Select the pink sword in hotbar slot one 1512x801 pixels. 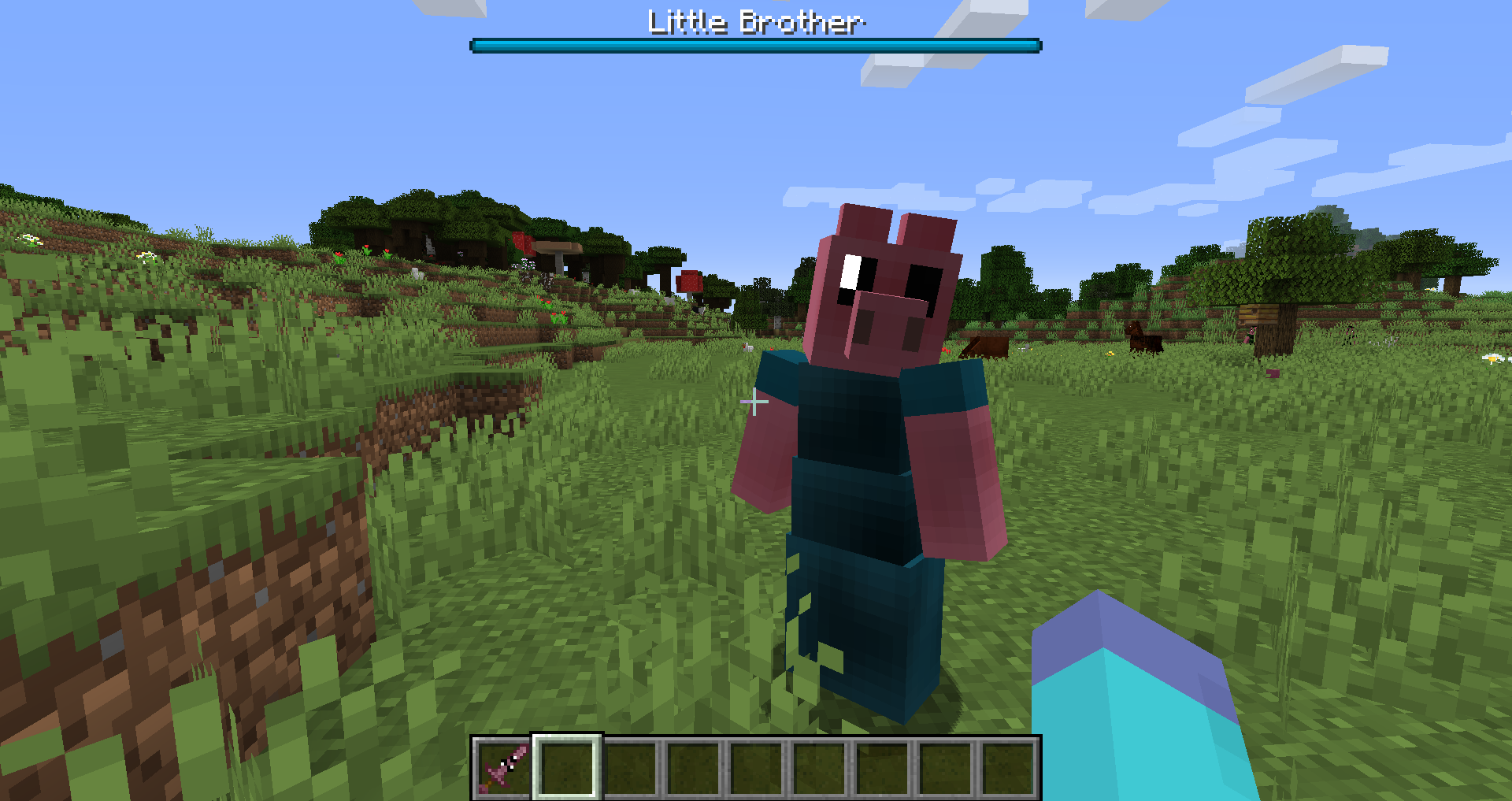503,768
